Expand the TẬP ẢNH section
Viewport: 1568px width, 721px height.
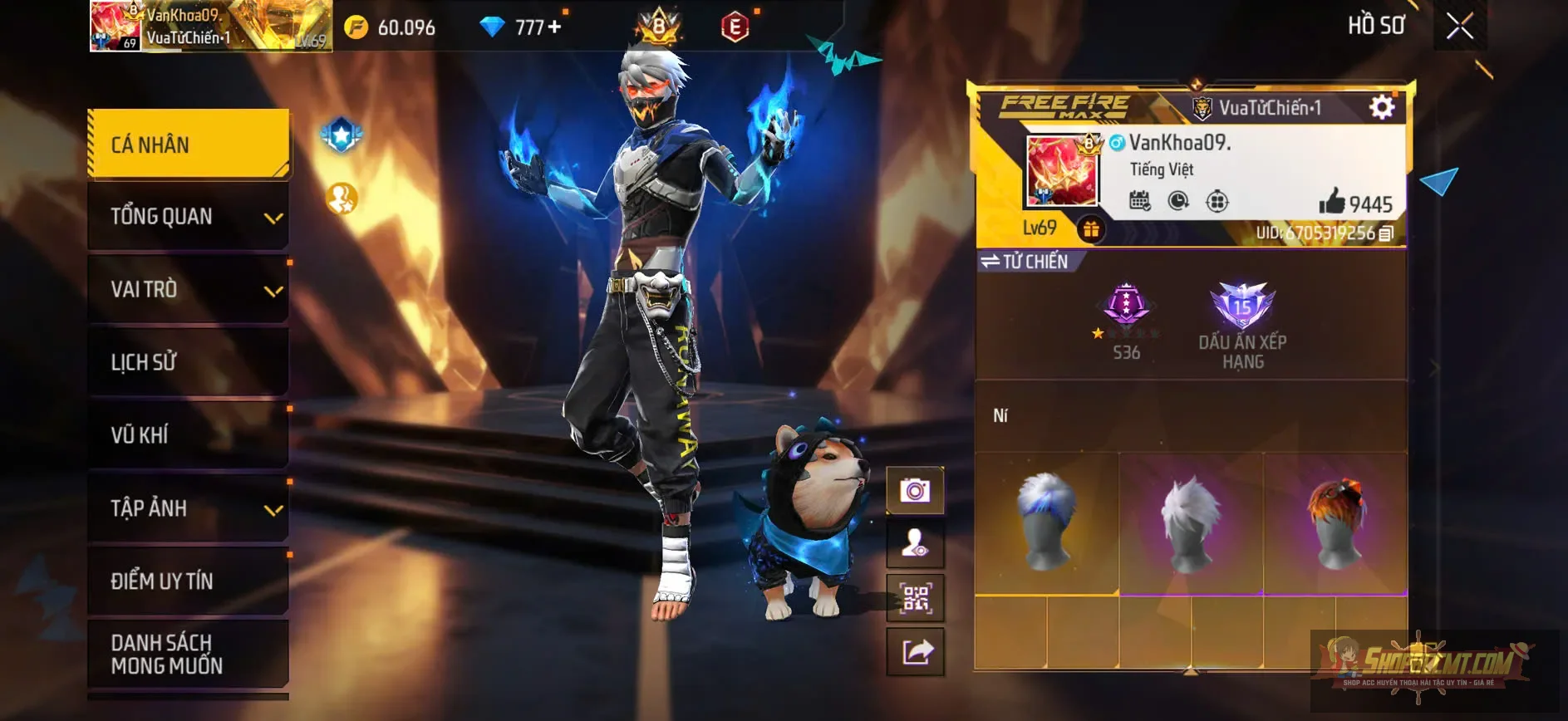187,508
